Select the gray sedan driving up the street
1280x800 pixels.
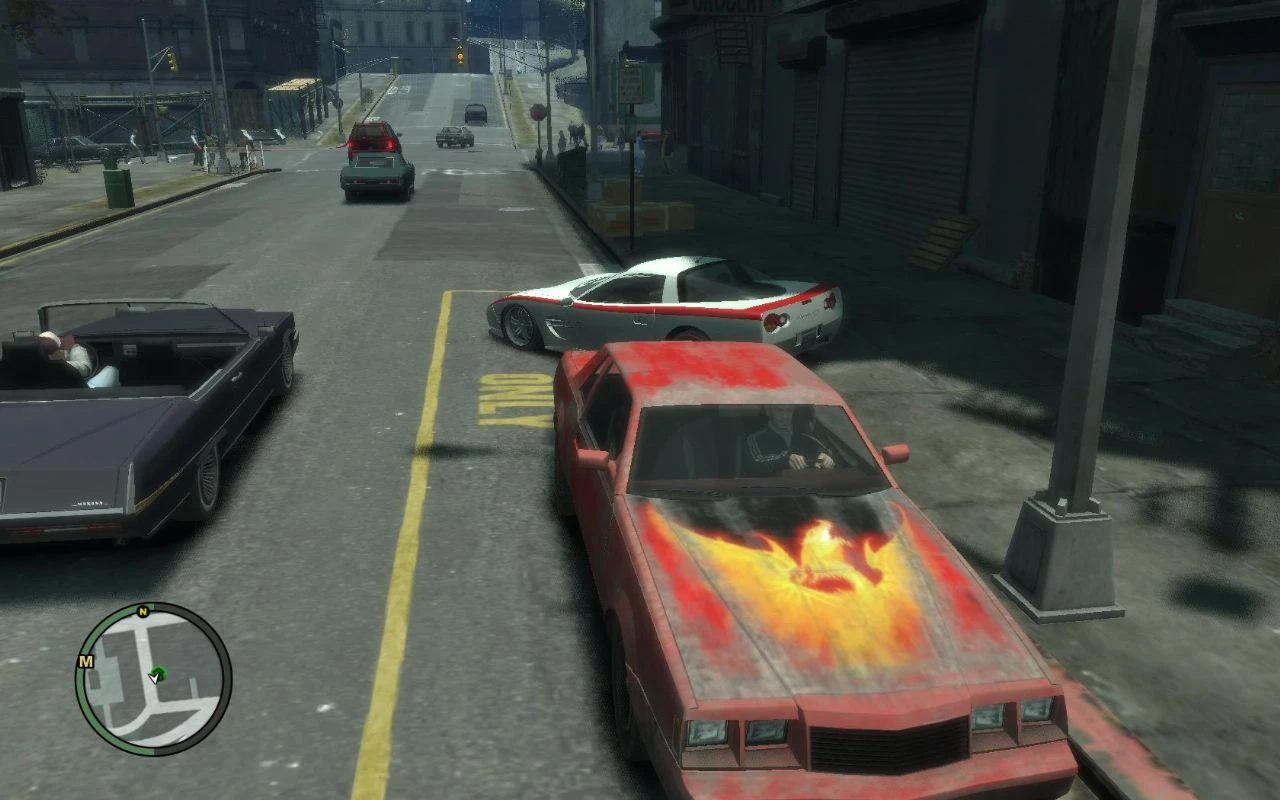pos(375,180)
